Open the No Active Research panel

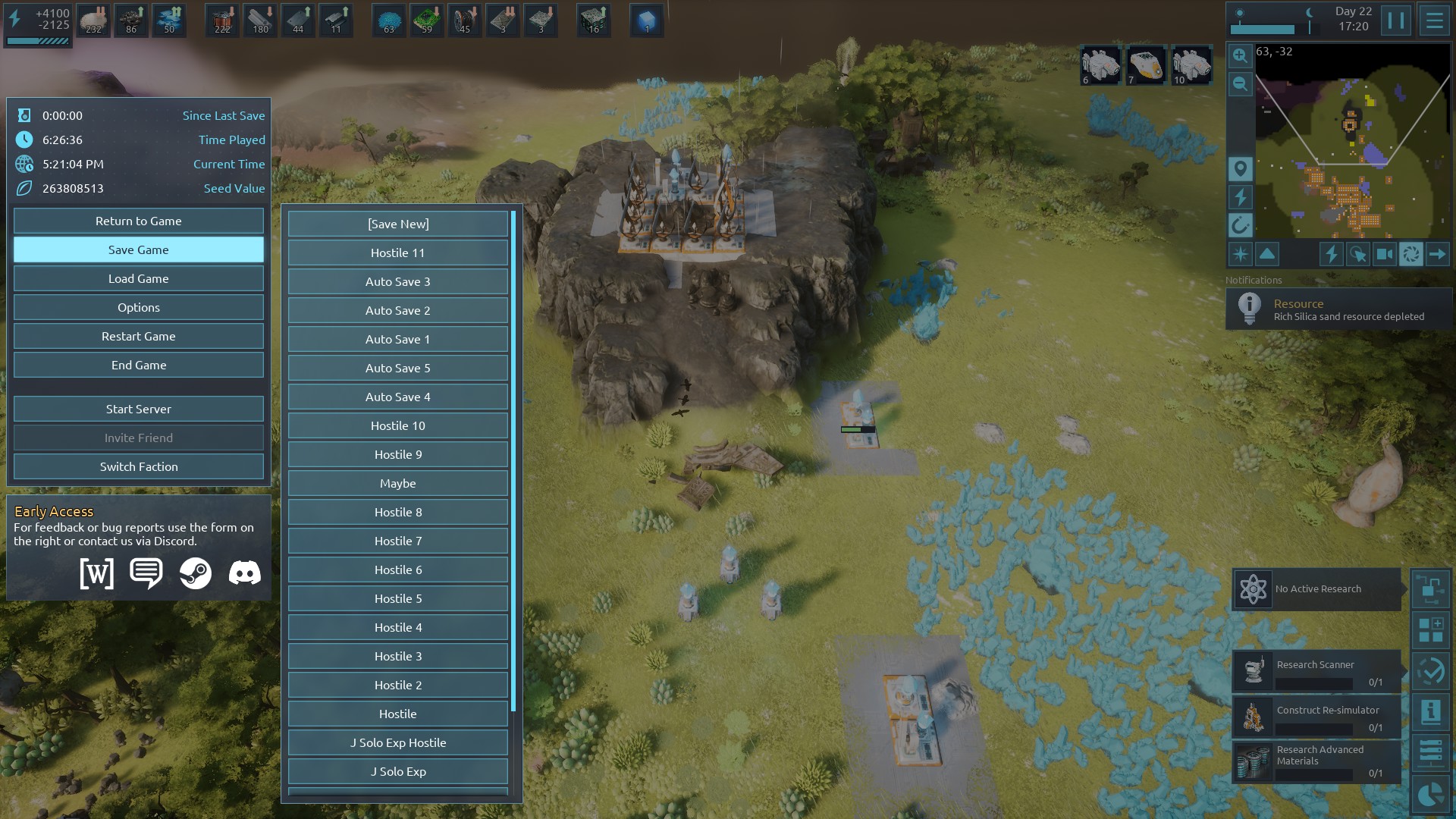point(1316,589)
